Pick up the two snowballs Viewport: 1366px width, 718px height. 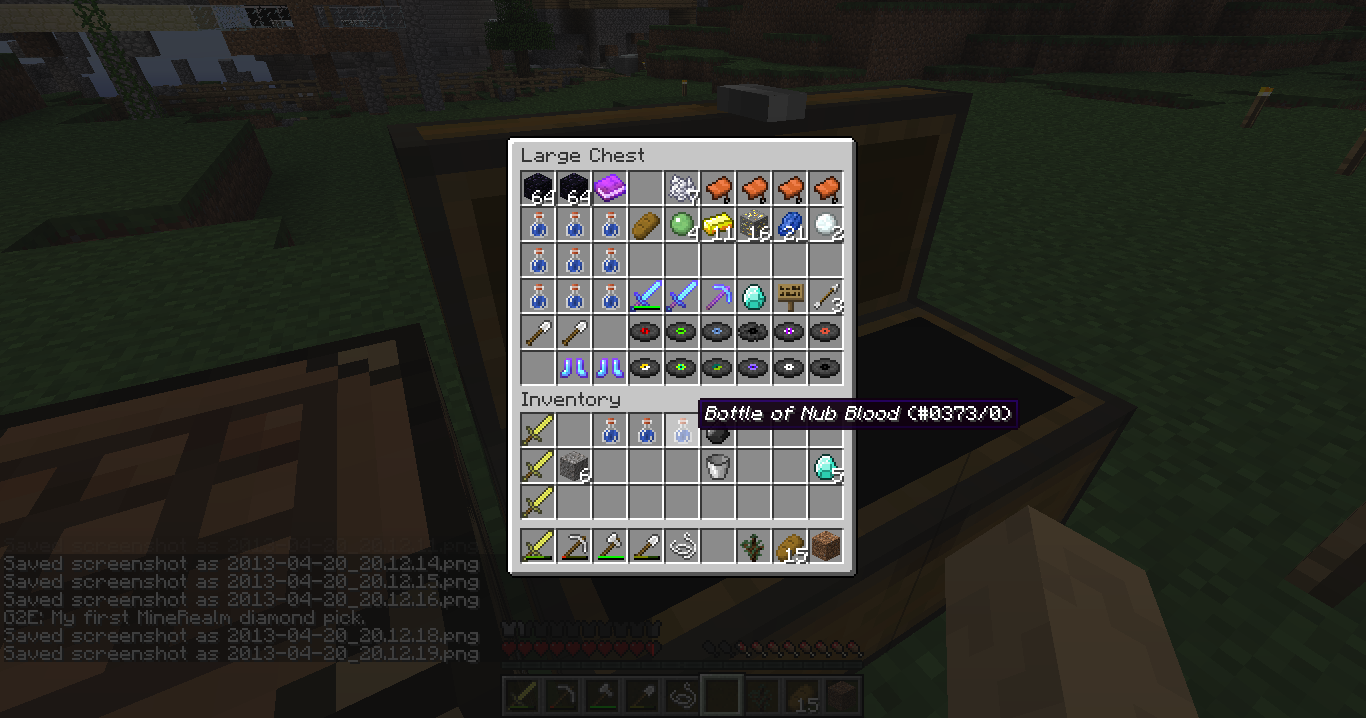point(826,224)
